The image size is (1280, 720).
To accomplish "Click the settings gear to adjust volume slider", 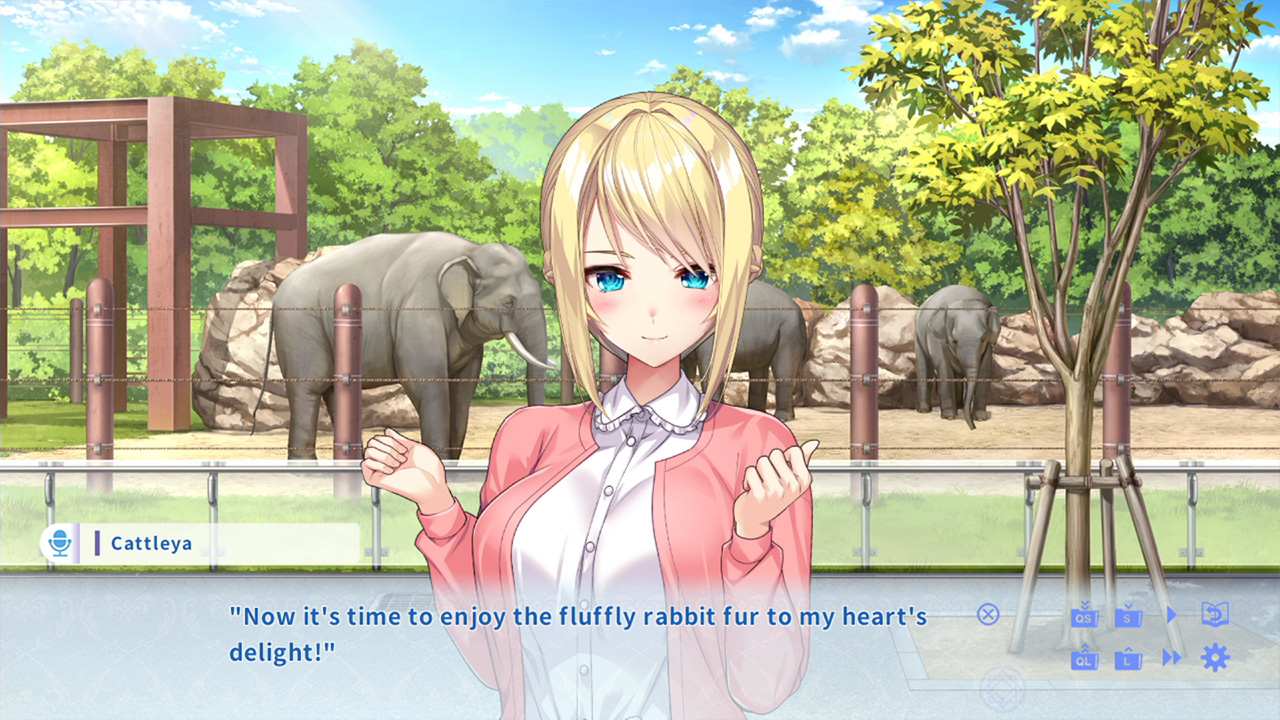I will point(1215,657).
